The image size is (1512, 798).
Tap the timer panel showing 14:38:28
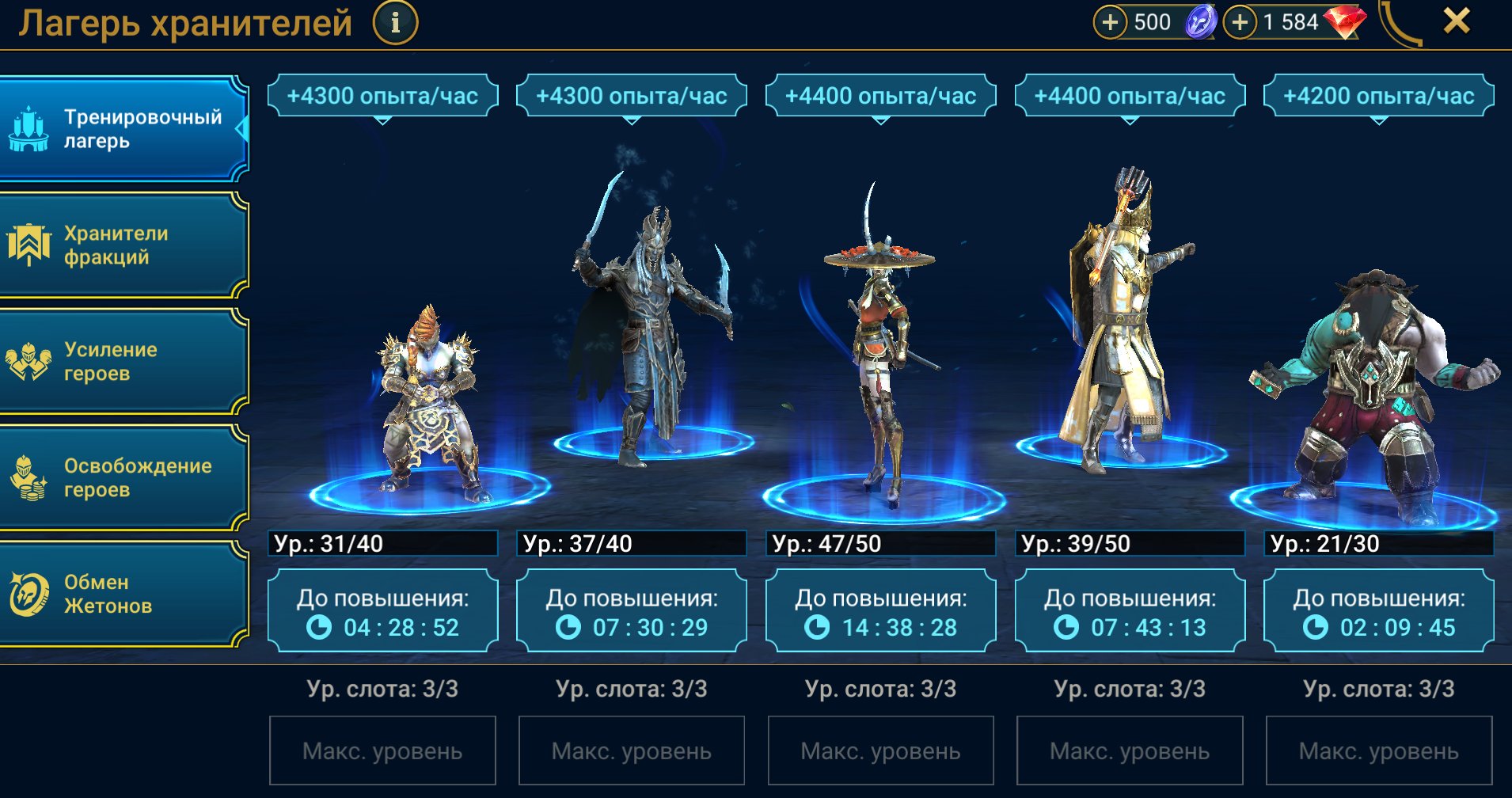pos(881,612)
